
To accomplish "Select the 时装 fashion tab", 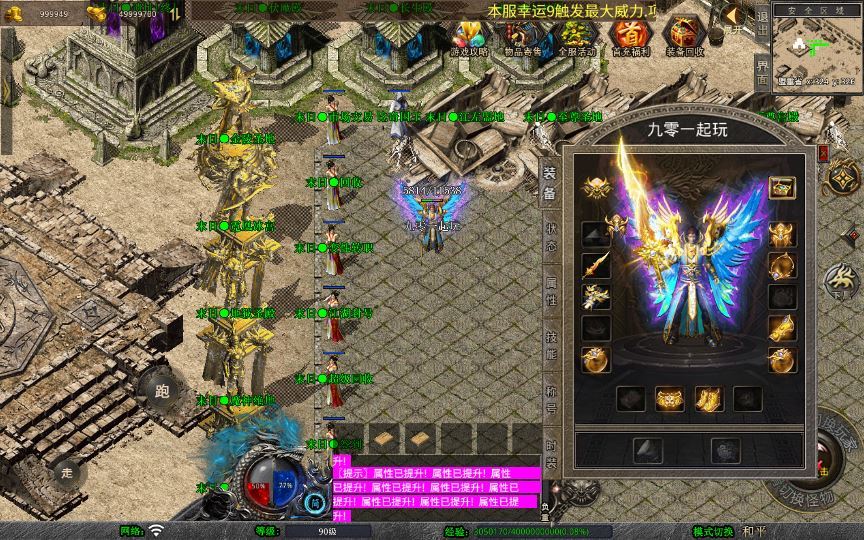I will 550,452.
